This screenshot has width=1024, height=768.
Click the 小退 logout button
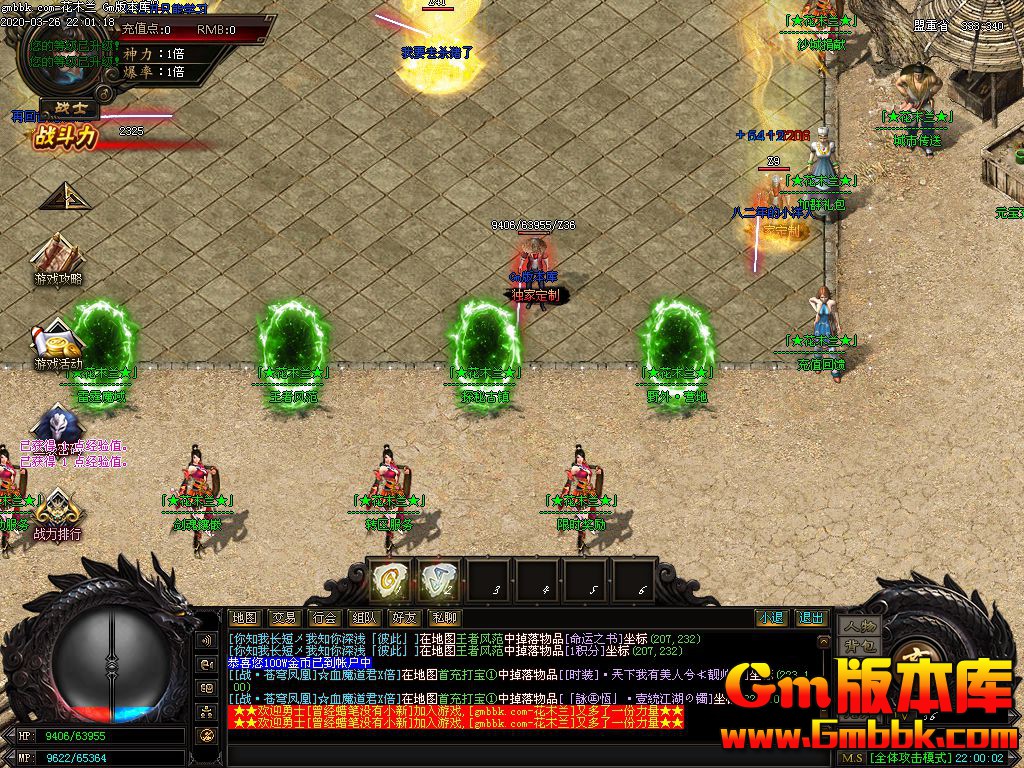tap(771, 618)
